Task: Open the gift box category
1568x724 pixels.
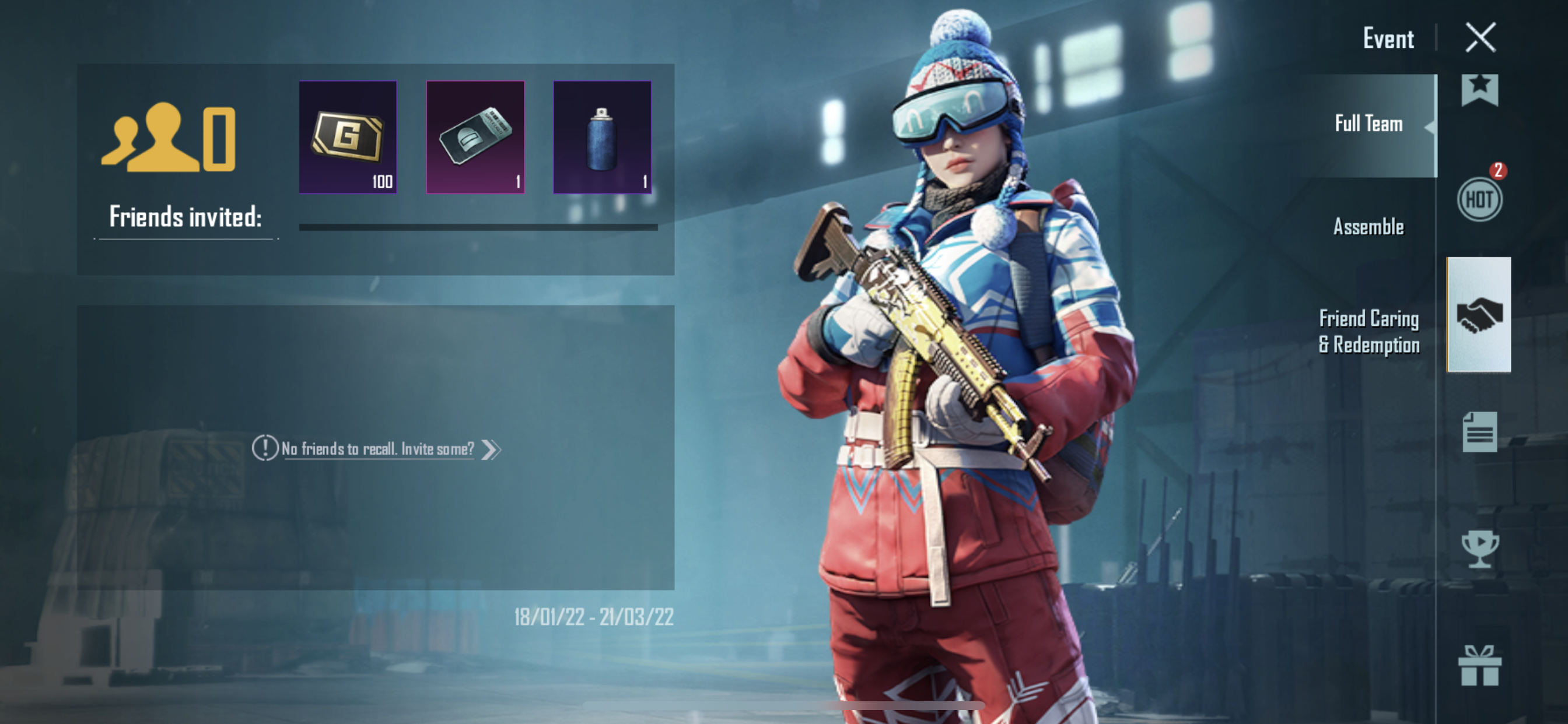Action: pos(1479,666)
